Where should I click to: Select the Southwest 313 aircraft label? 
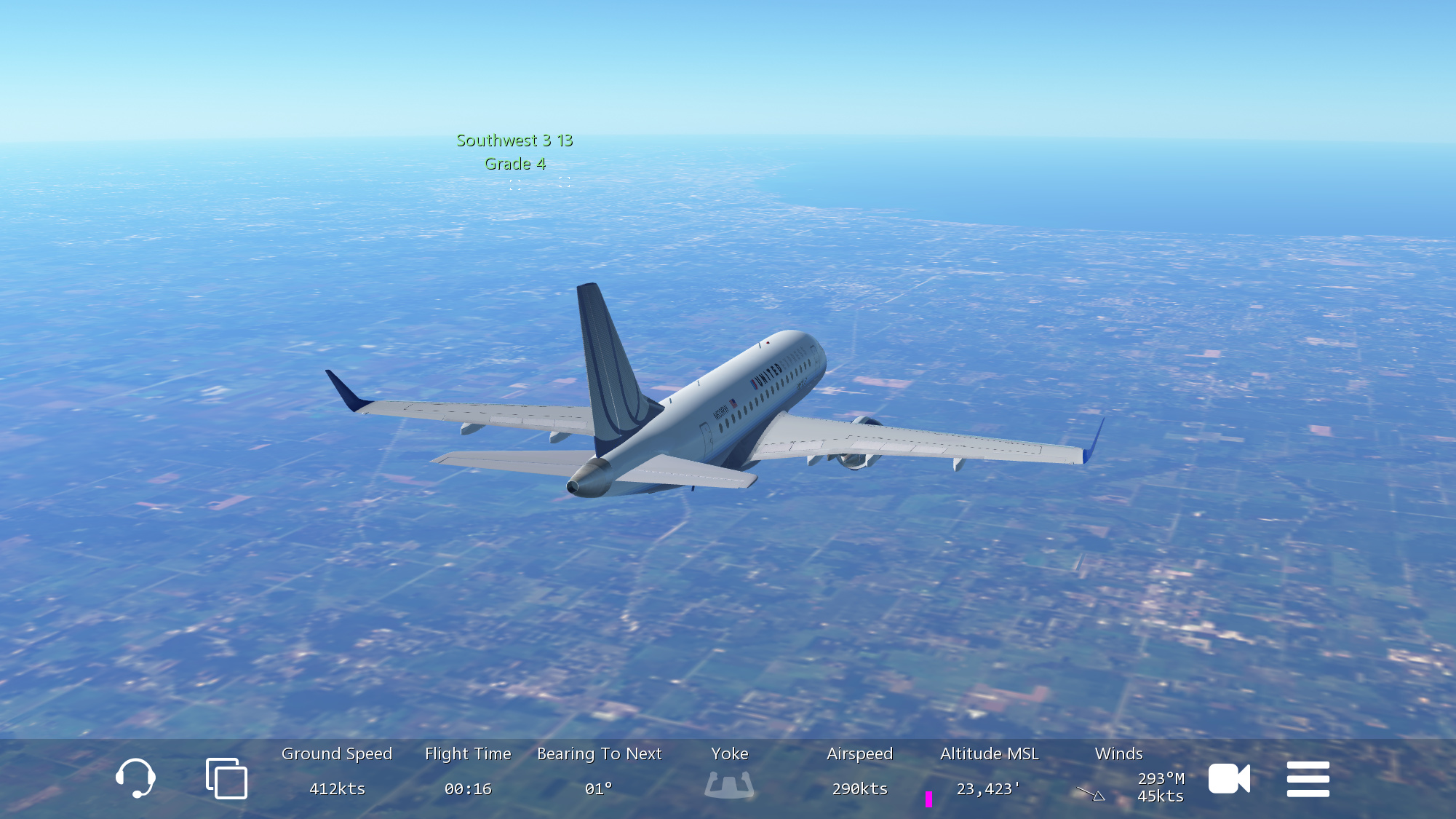tap(514, 141)
